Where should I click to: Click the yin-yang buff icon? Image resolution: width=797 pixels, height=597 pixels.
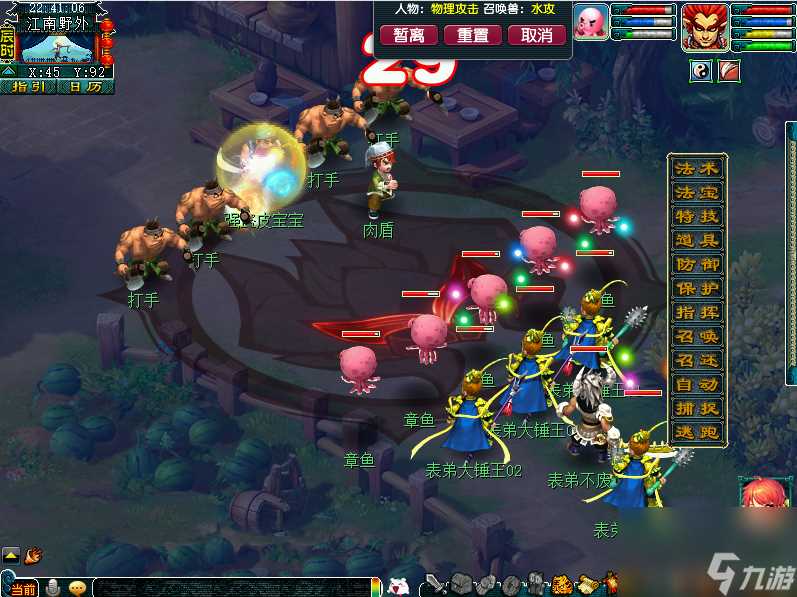point(701,72)
